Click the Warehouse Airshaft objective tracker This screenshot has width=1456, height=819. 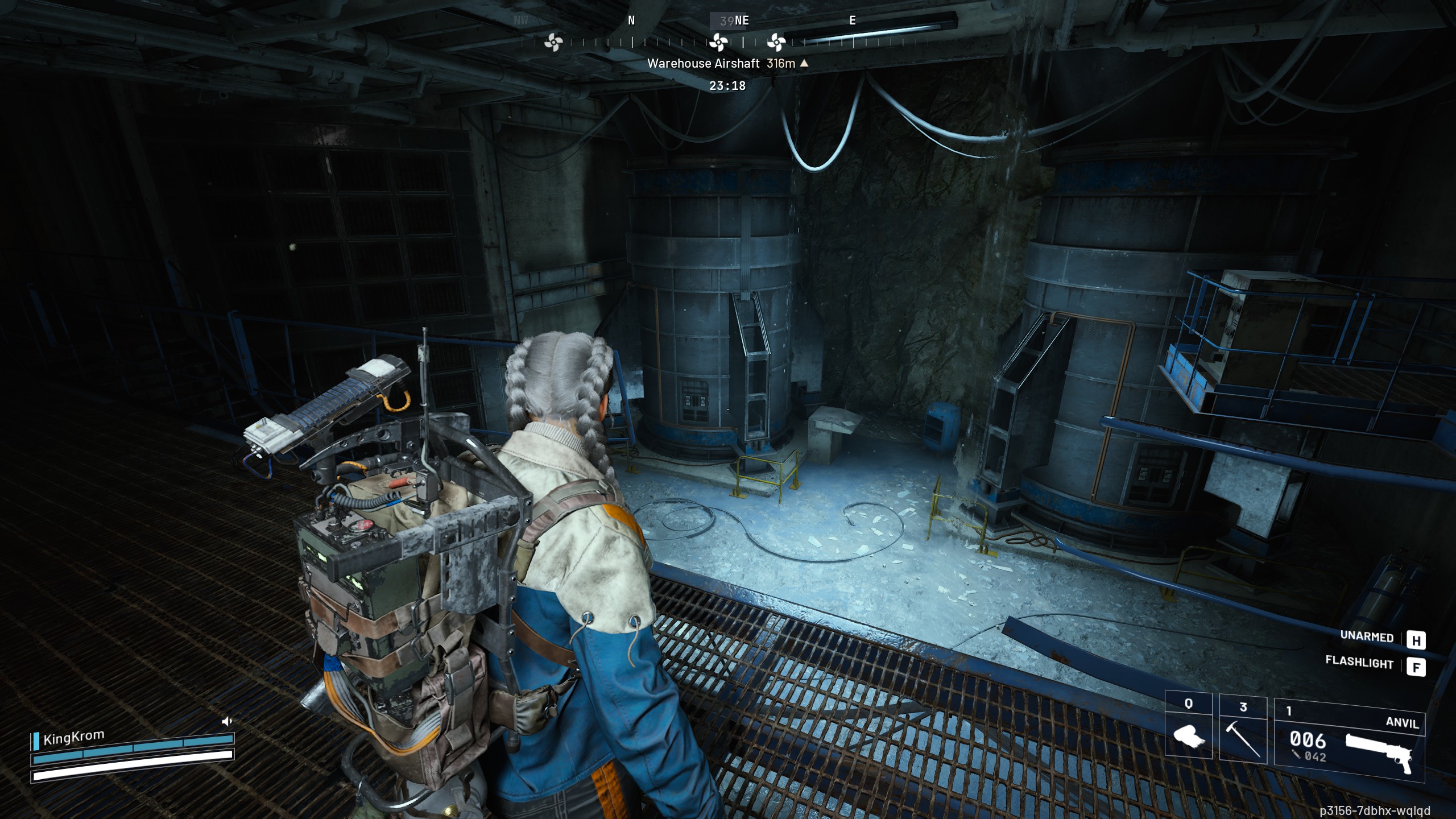tap(727, 64)
